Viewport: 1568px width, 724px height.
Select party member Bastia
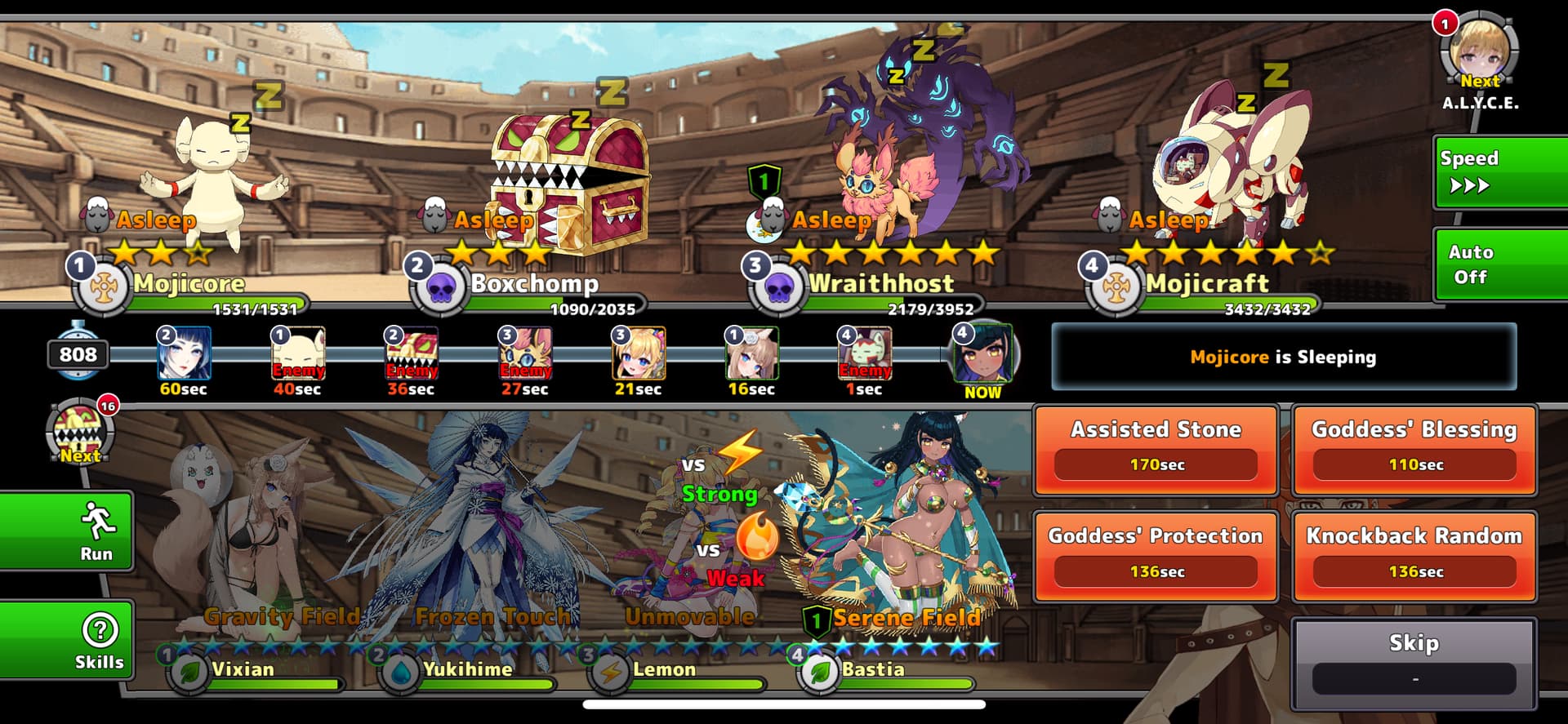(898, 531)
